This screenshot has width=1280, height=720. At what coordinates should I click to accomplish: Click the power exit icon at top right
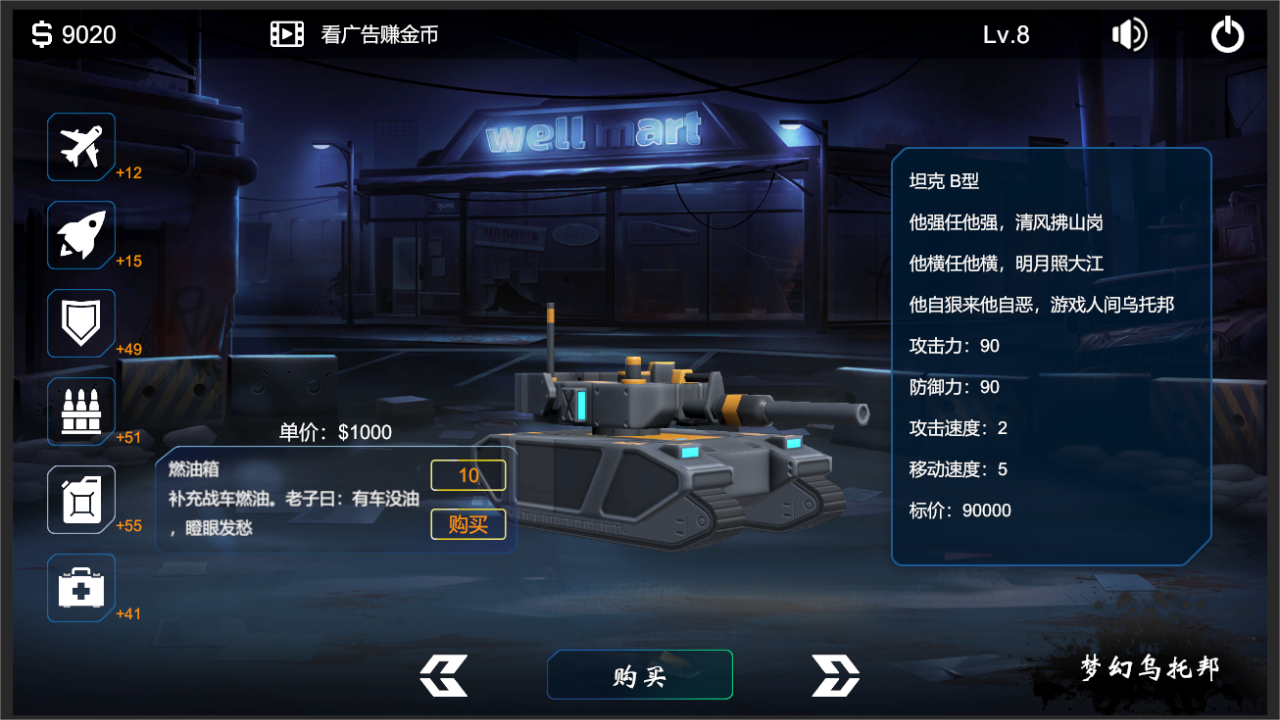[x=1227, y=34]
